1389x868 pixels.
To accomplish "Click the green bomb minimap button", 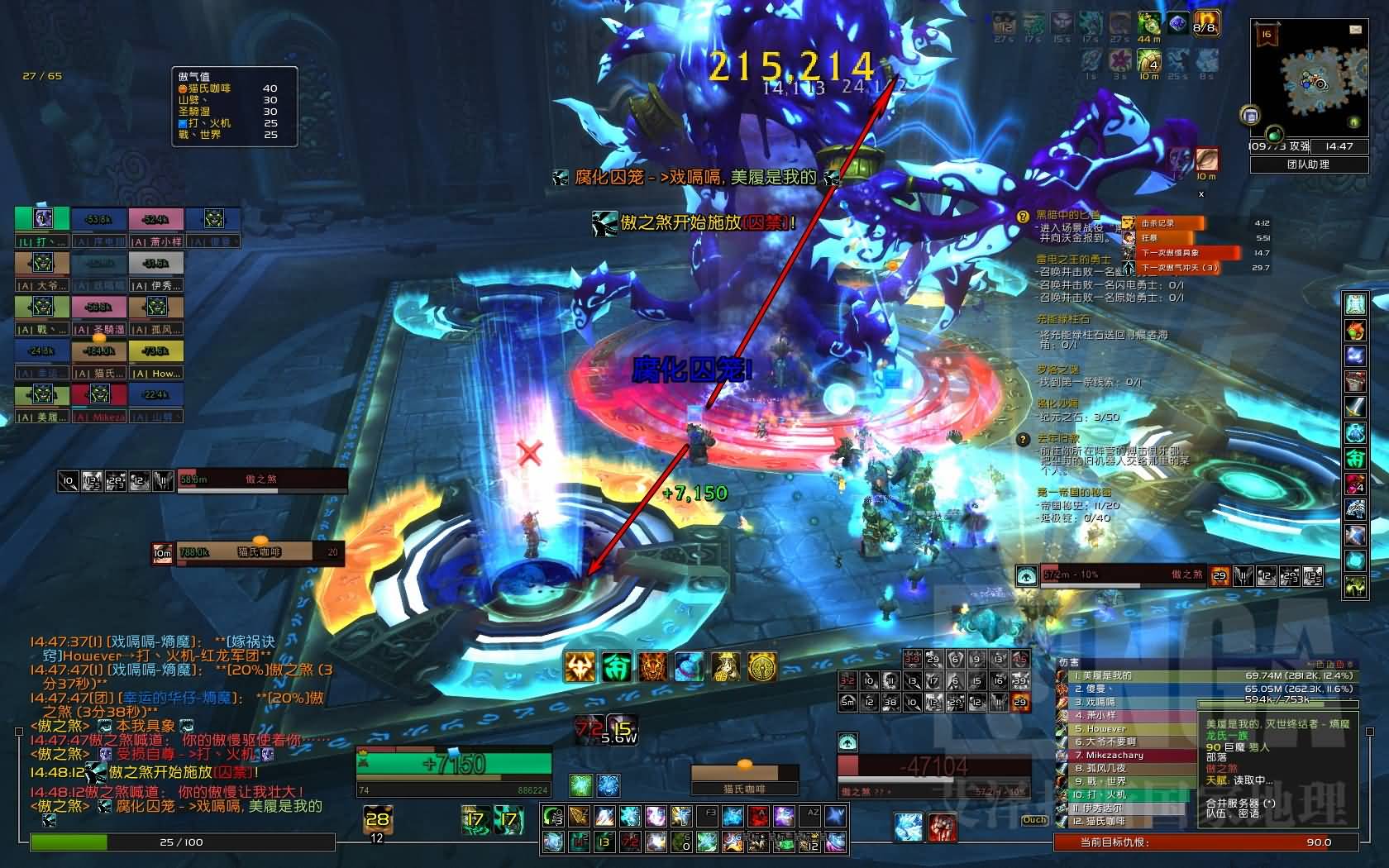I will pyautogui.click(x=1274, y=133).
